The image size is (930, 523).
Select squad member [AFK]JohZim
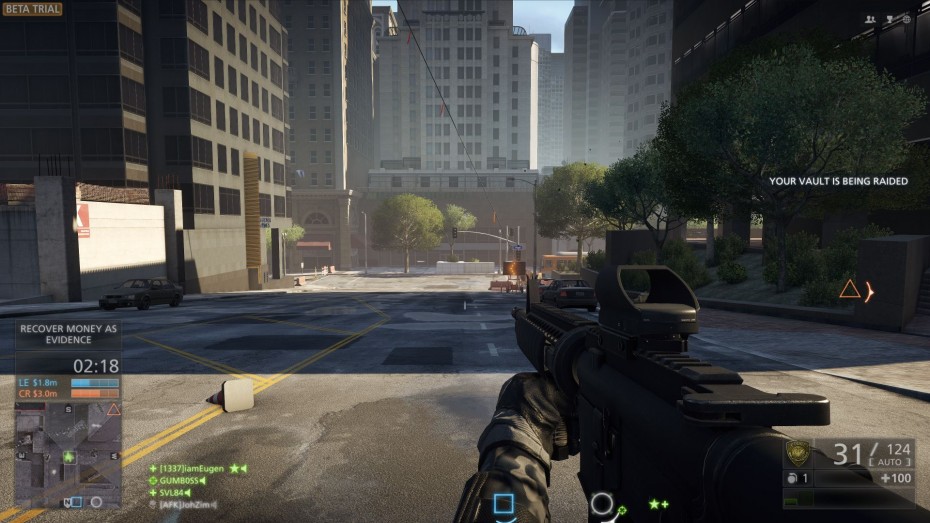pos(185,505)
